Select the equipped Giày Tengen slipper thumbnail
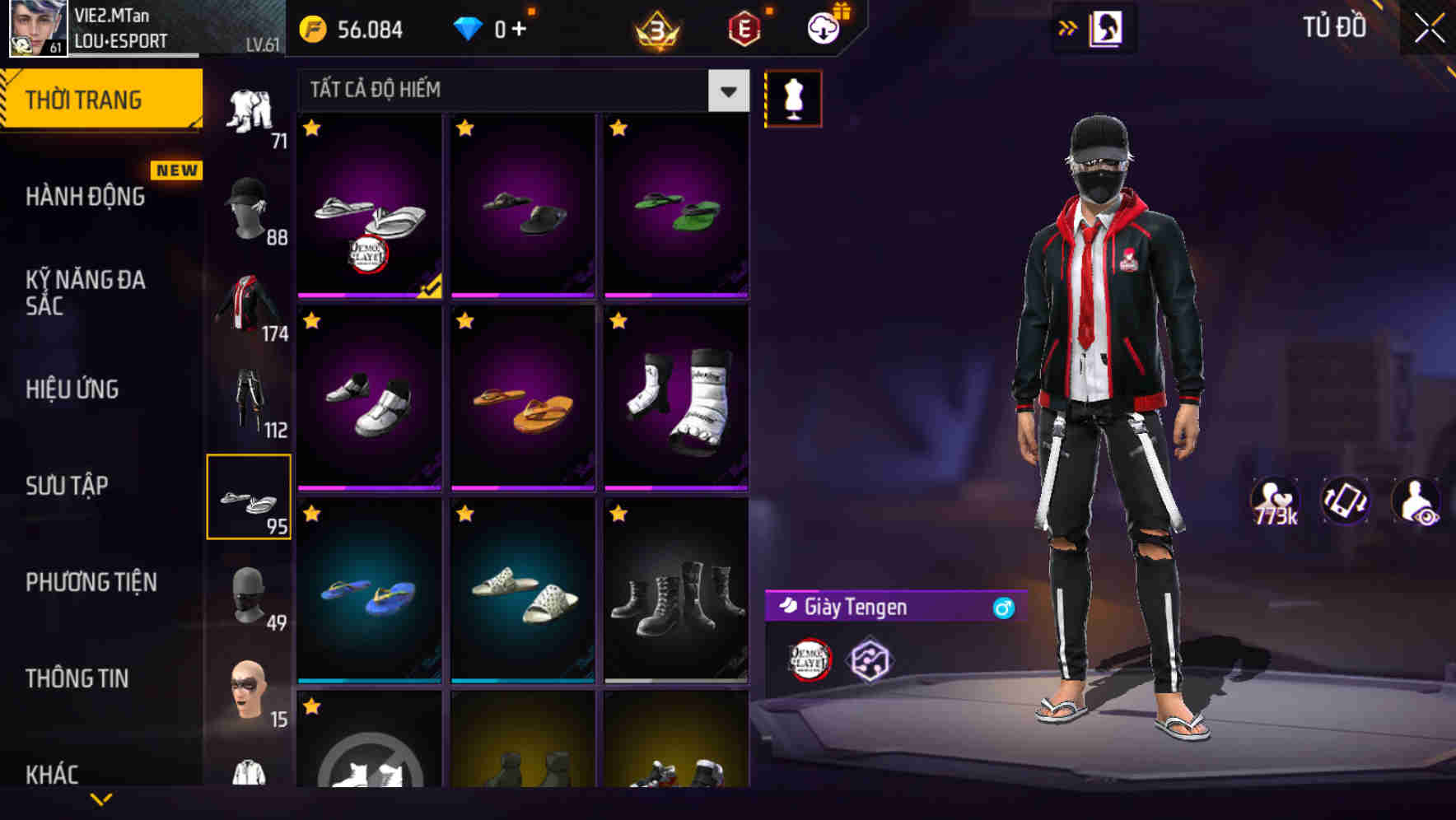 pos(368,210)
